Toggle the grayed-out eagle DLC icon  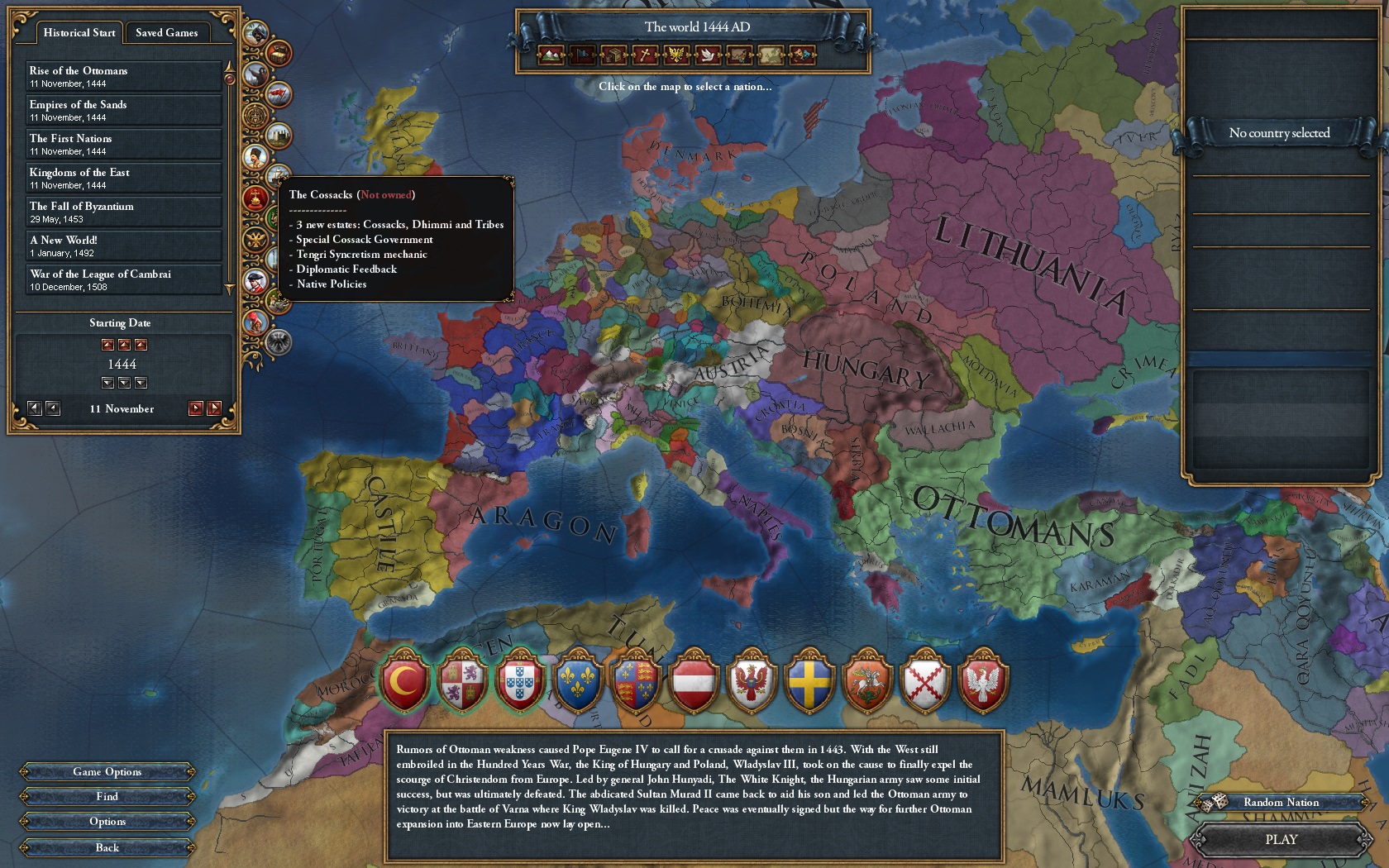click(x=279, y=341)
